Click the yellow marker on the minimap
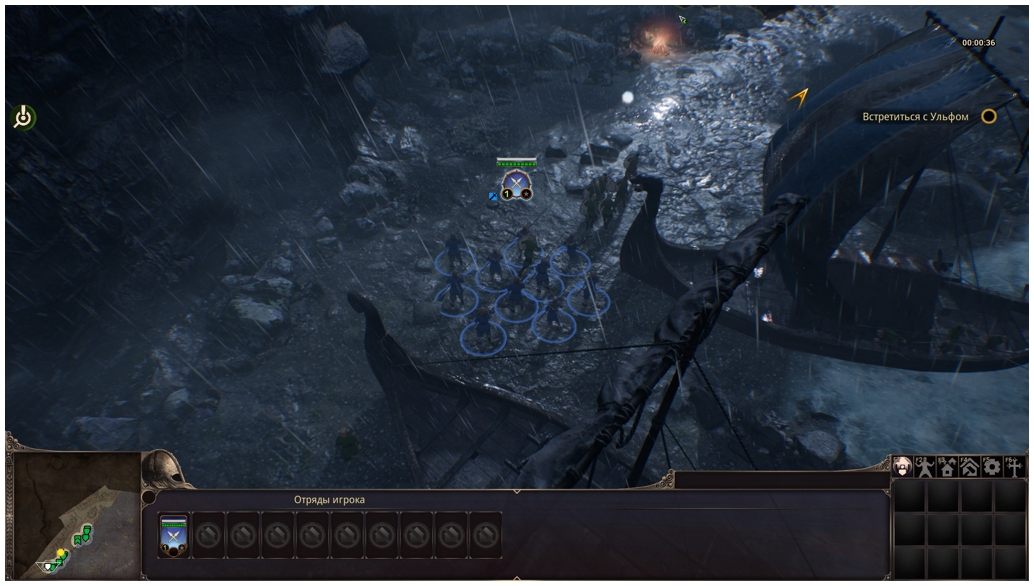This screenshot has height=586, width=1034. [60, 553]
